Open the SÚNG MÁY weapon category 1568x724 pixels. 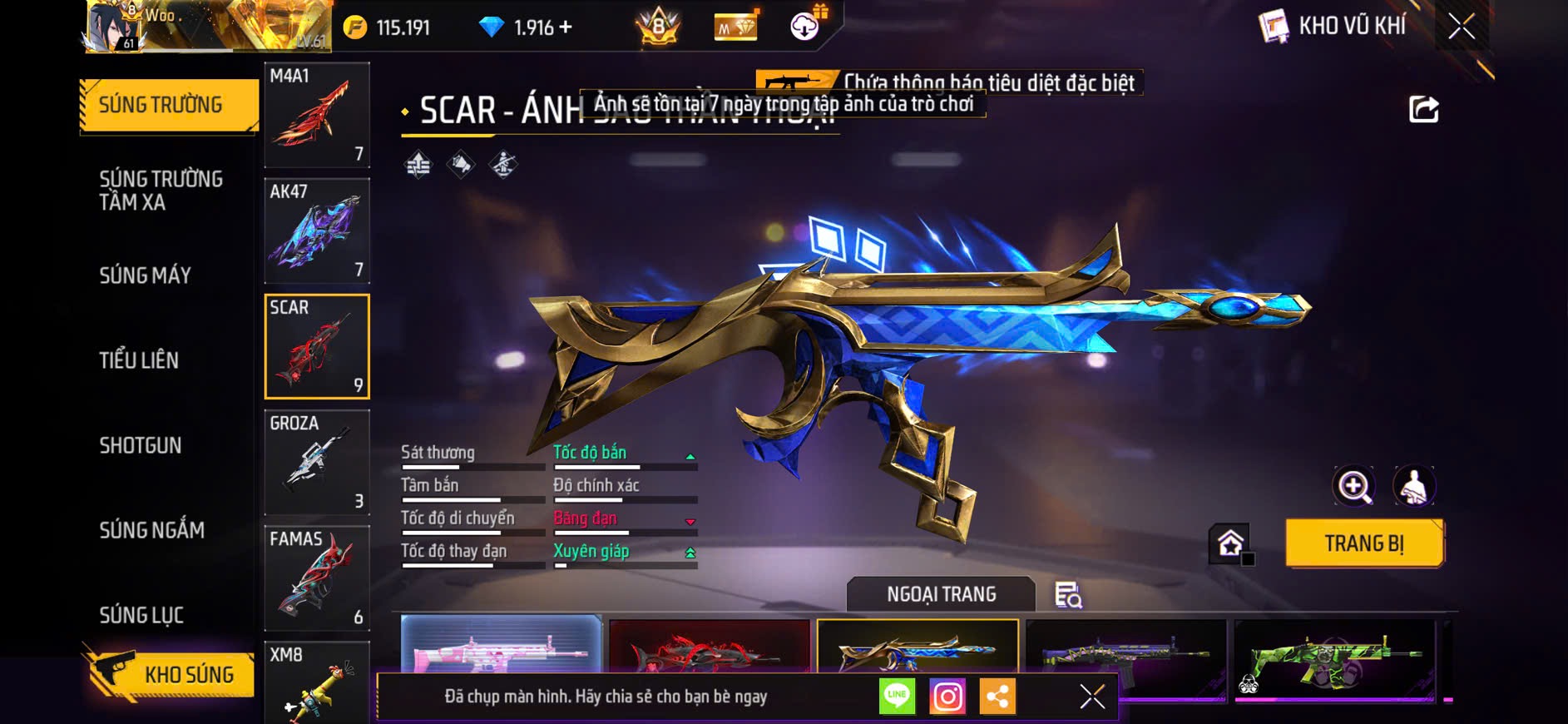145,275
